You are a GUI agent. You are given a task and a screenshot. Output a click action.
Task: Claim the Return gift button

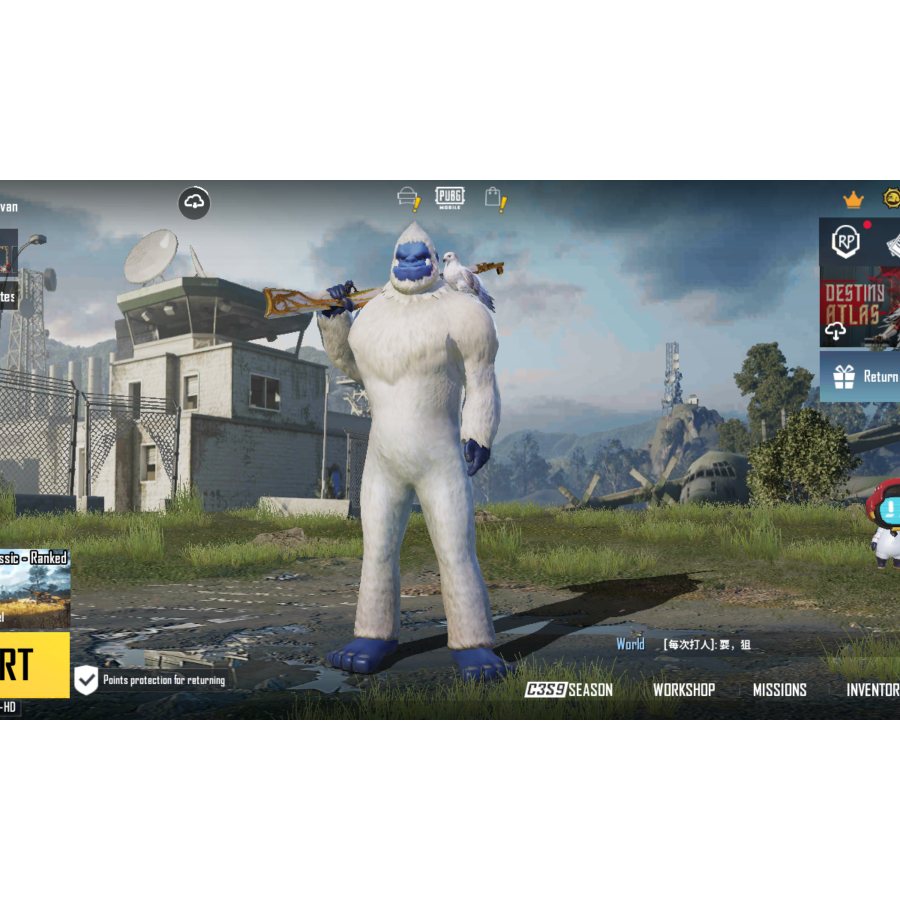pyautogui.click(x=861, y=377)
